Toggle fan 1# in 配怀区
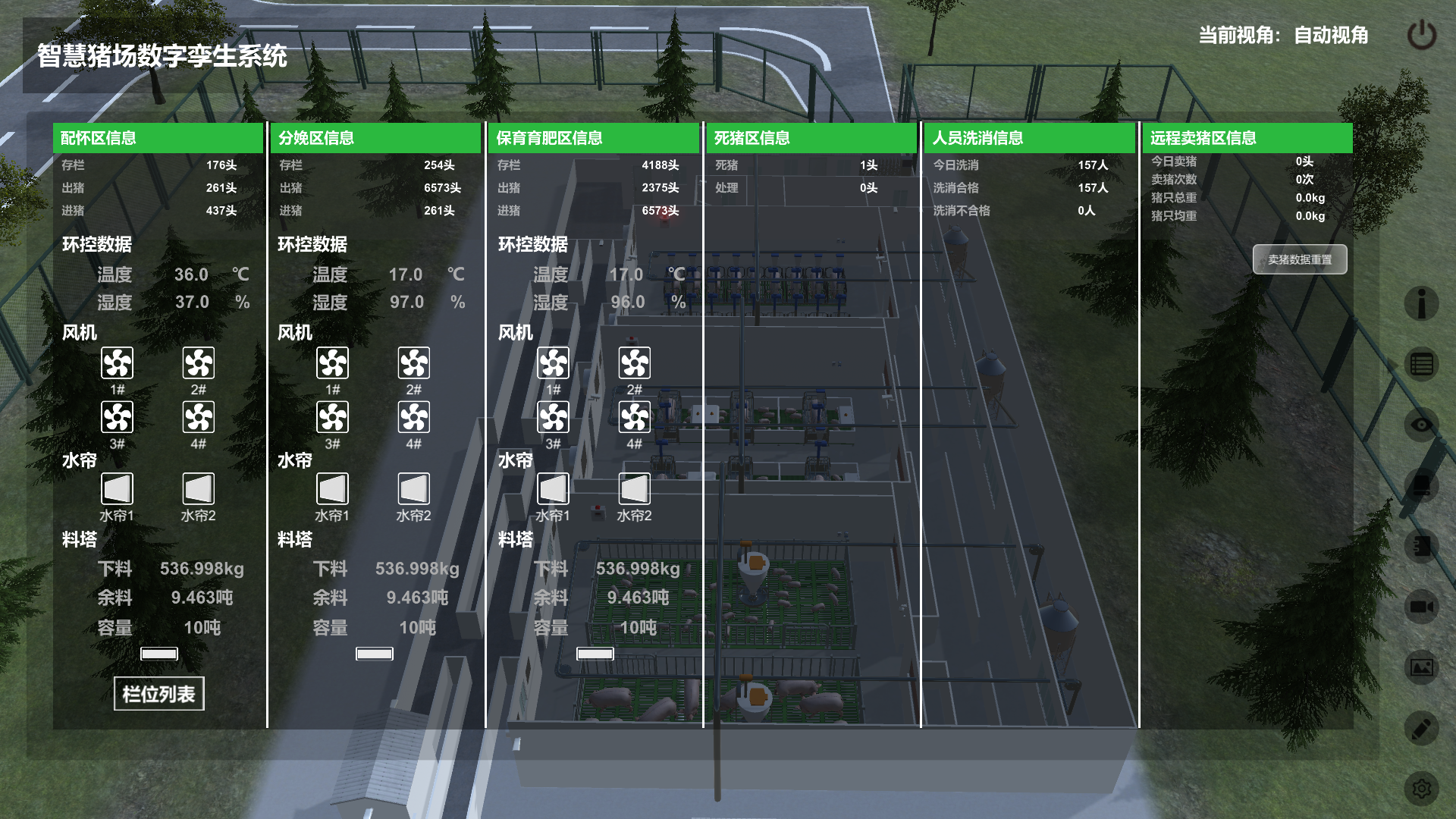 pos(118,363)
